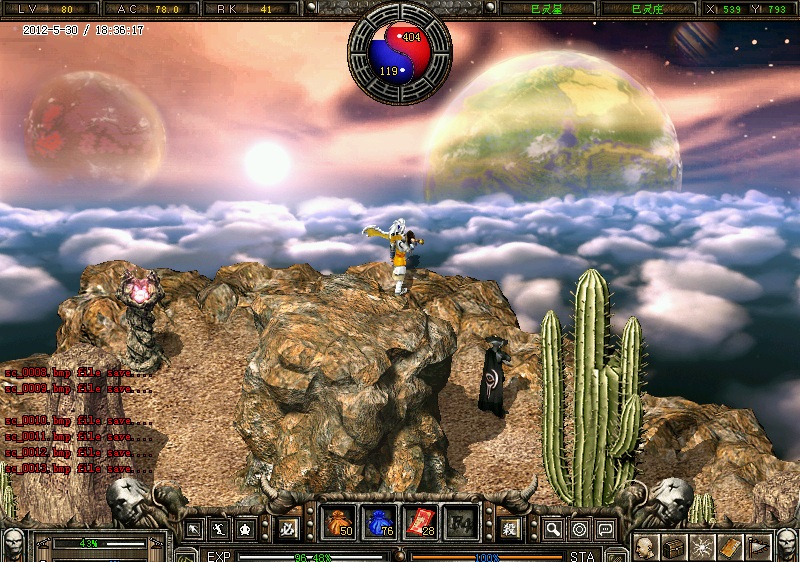Open the orange book journal
800x562 pixels.
point(730,547)
